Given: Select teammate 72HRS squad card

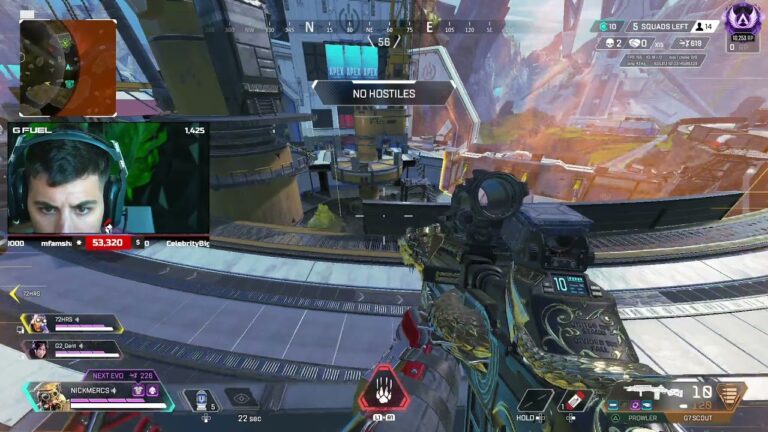Looking at the screenshot, I should pos(74,324).
